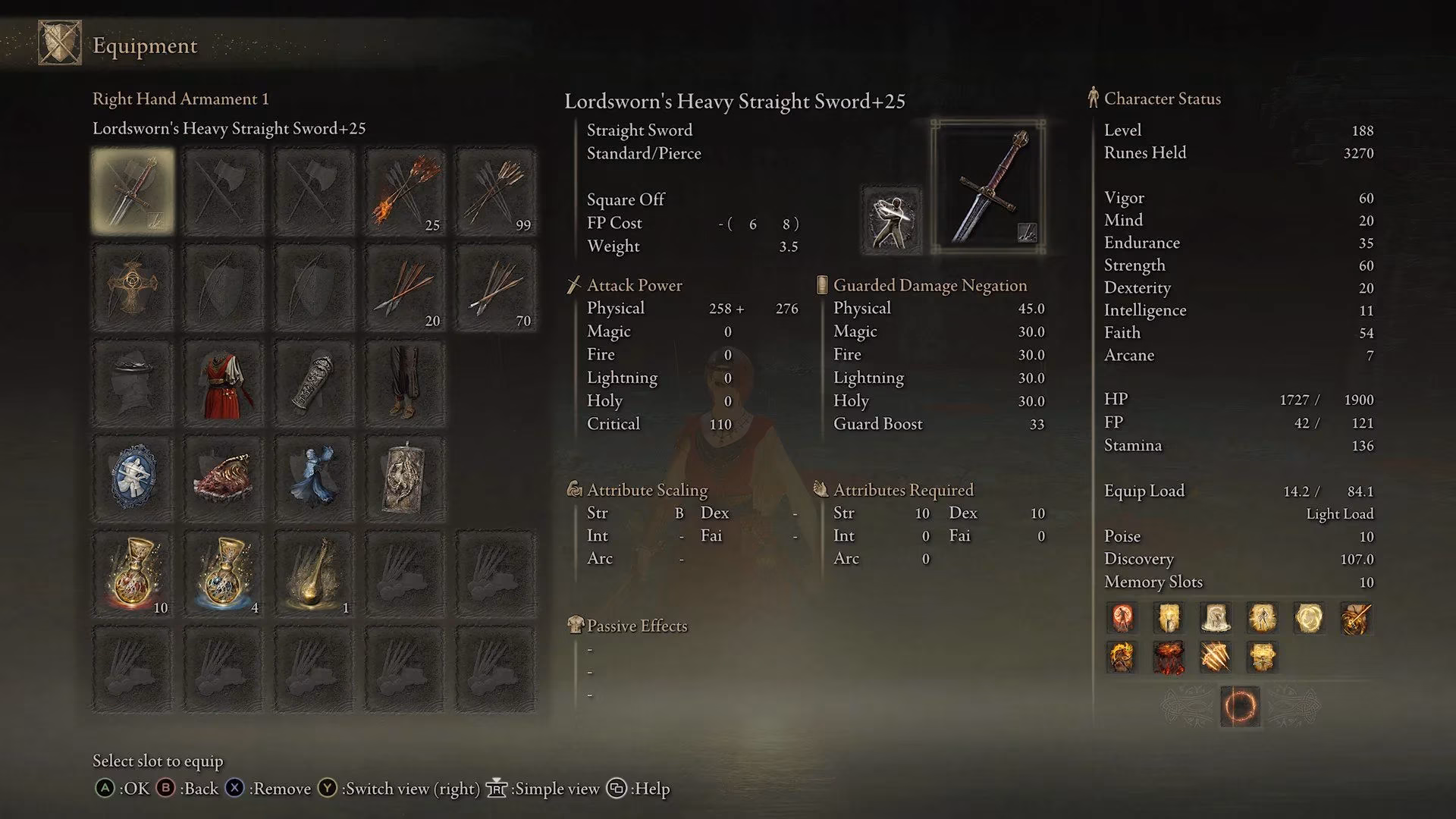Select the Flask of Crimson Tears
Screen dimensions: 1456x819
click(x=134, y=574)
